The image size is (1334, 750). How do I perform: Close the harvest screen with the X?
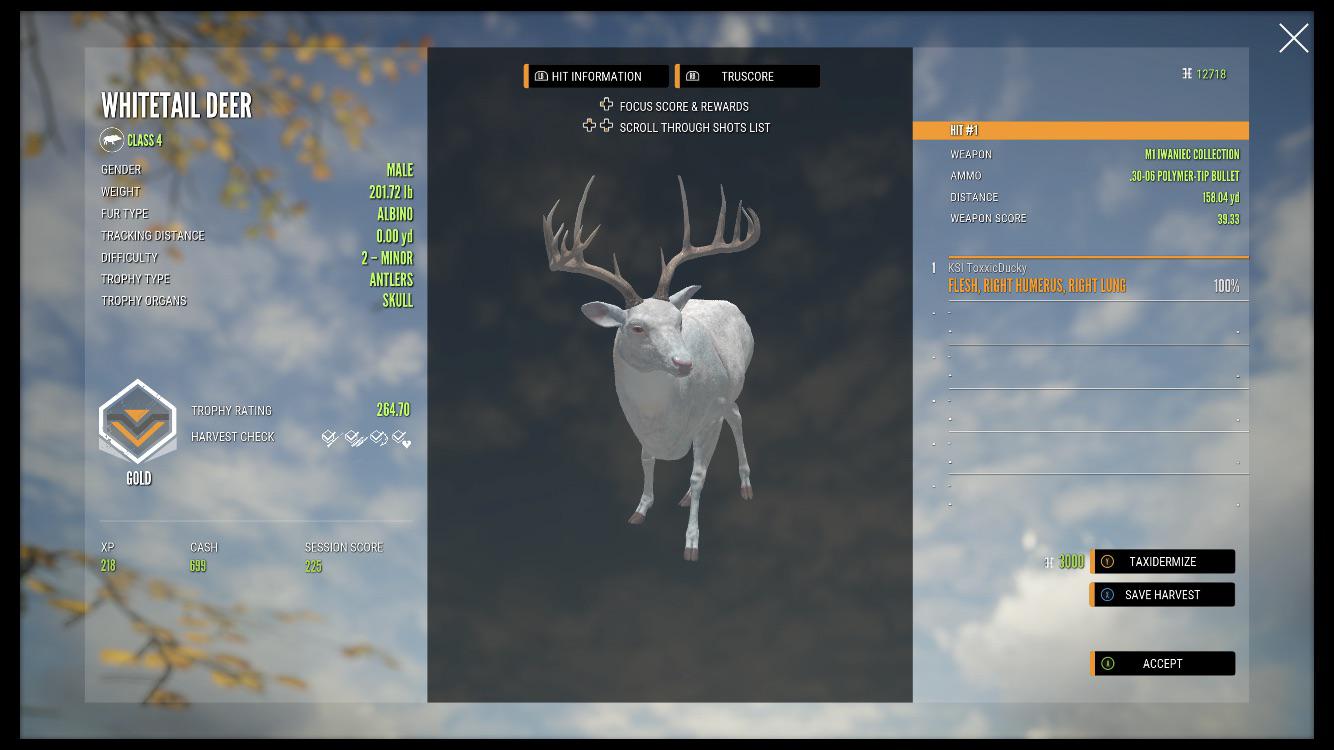1293,38
